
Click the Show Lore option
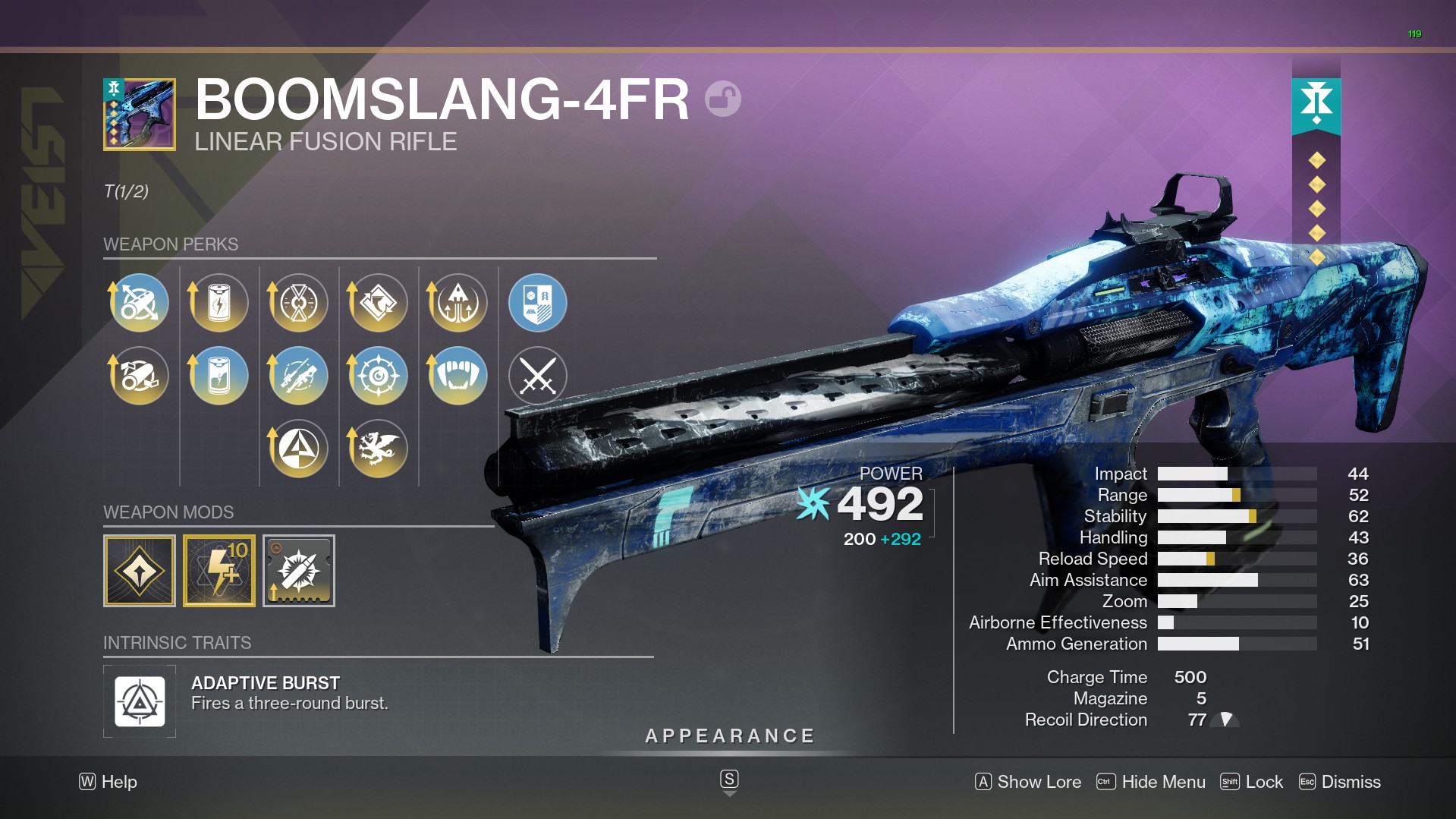pos(1028,782)
